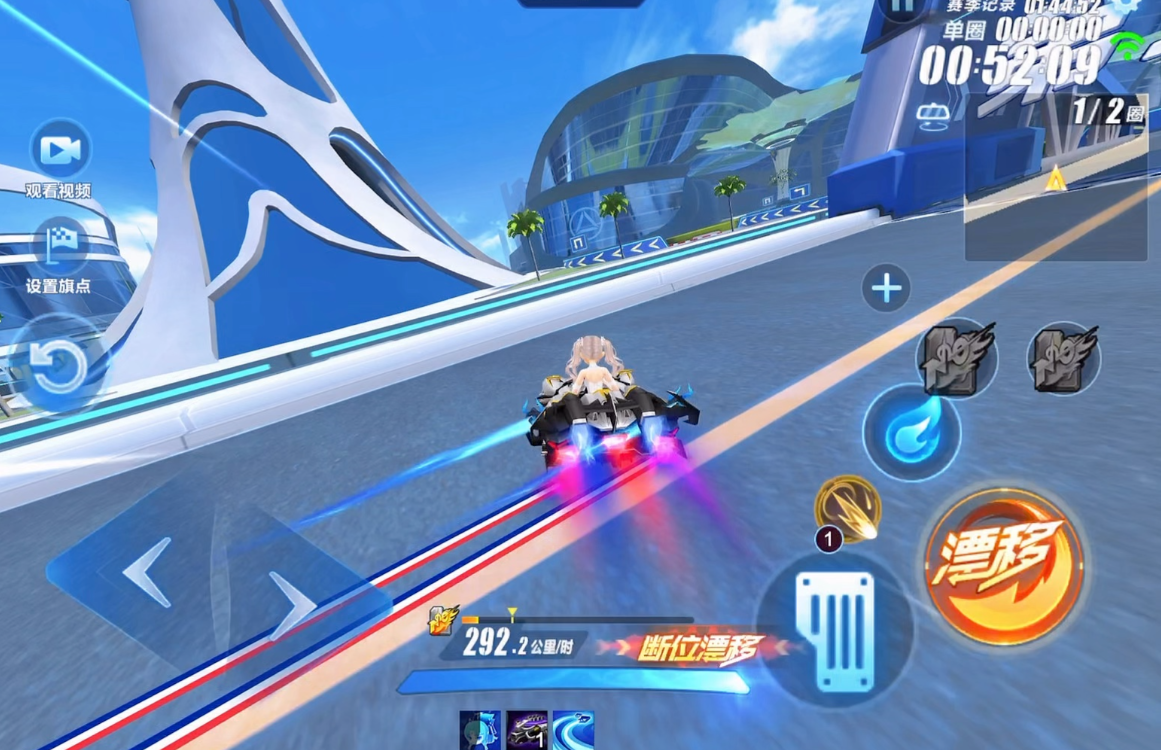The height and width of the screenshot is (750, 1161).
Task: Toggle the rear-view mirror icon
Action: [933, 116]
